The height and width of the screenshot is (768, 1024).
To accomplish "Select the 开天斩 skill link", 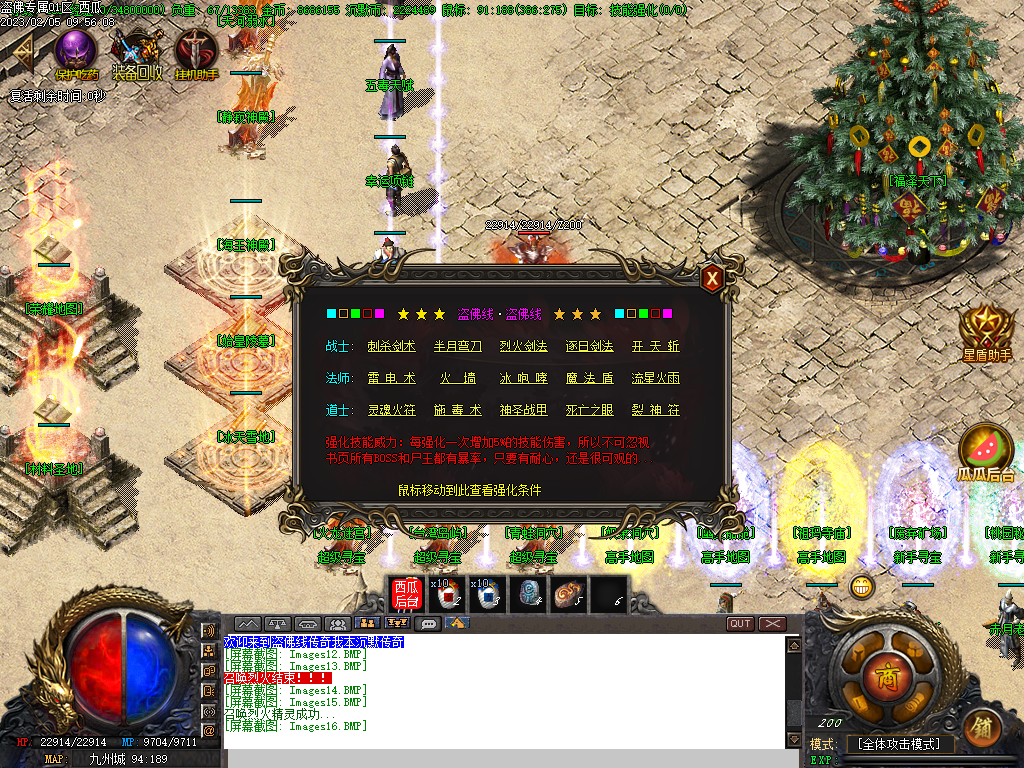I will [656, 346].
